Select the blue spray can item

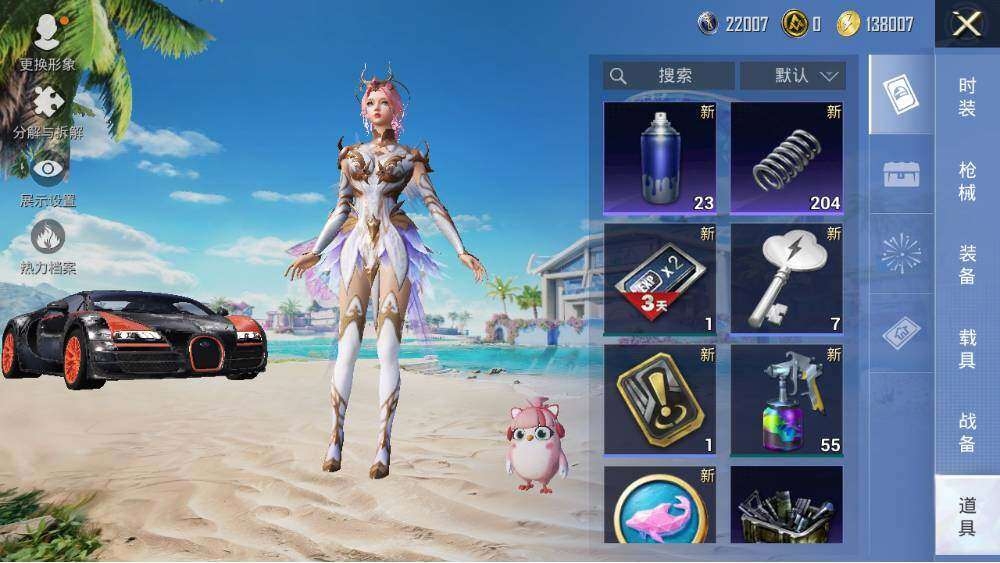[x=660, y=158]
